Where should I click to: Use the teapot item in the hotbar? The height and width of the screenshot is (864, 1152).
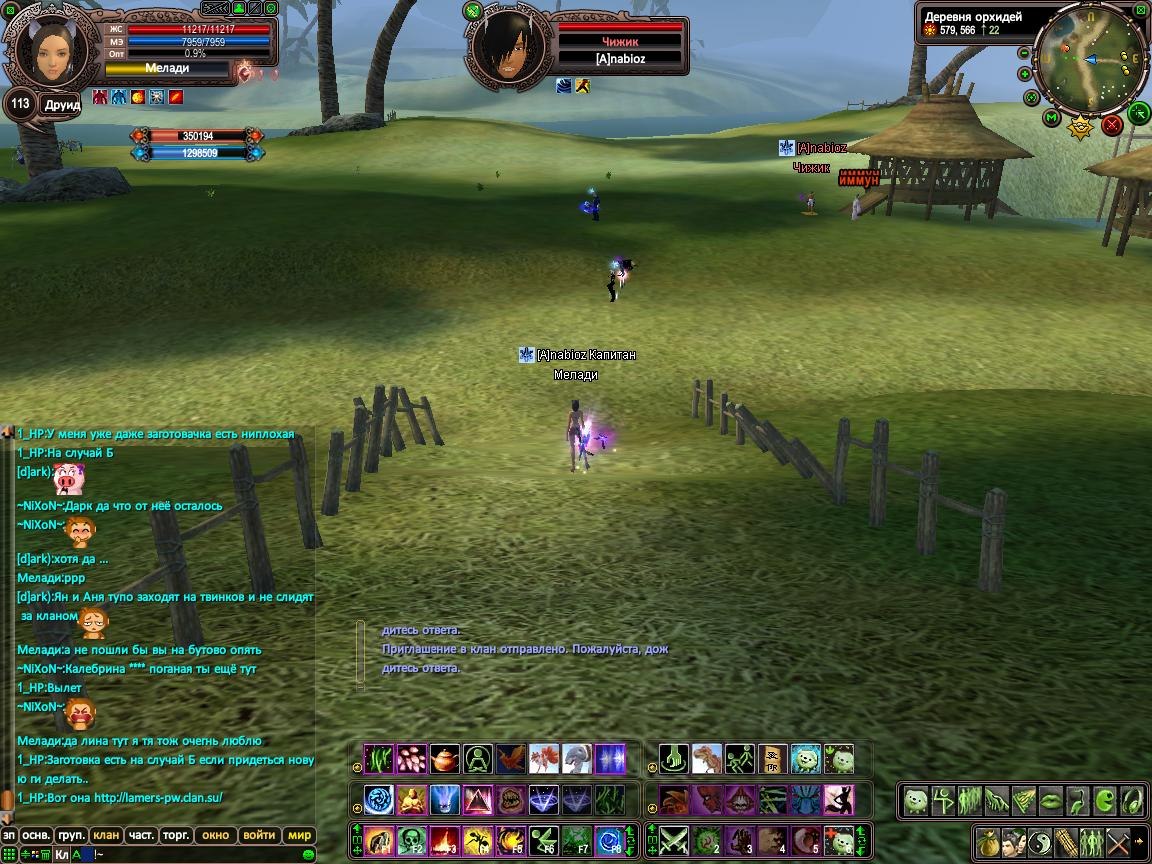[x=445, y=759]
